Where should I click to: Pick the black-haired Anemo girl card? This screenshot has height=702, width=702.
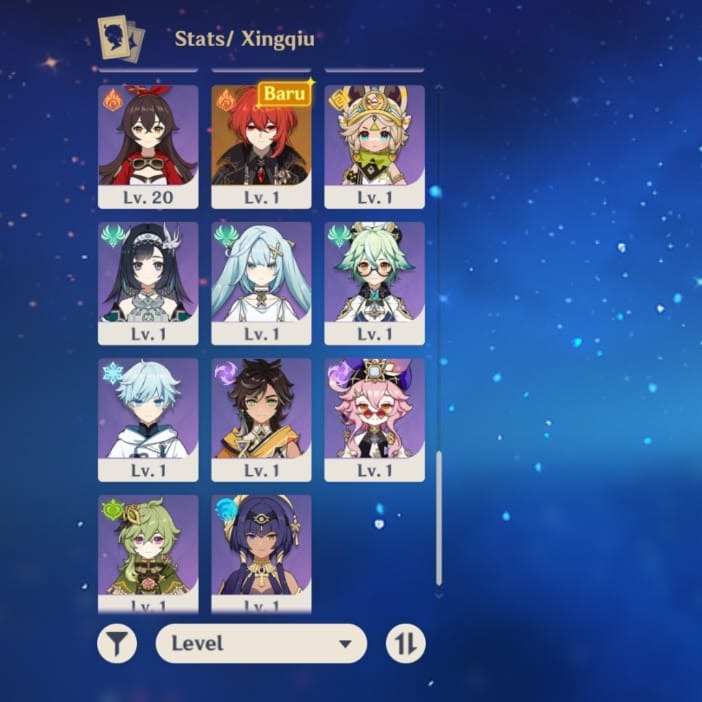148,283
